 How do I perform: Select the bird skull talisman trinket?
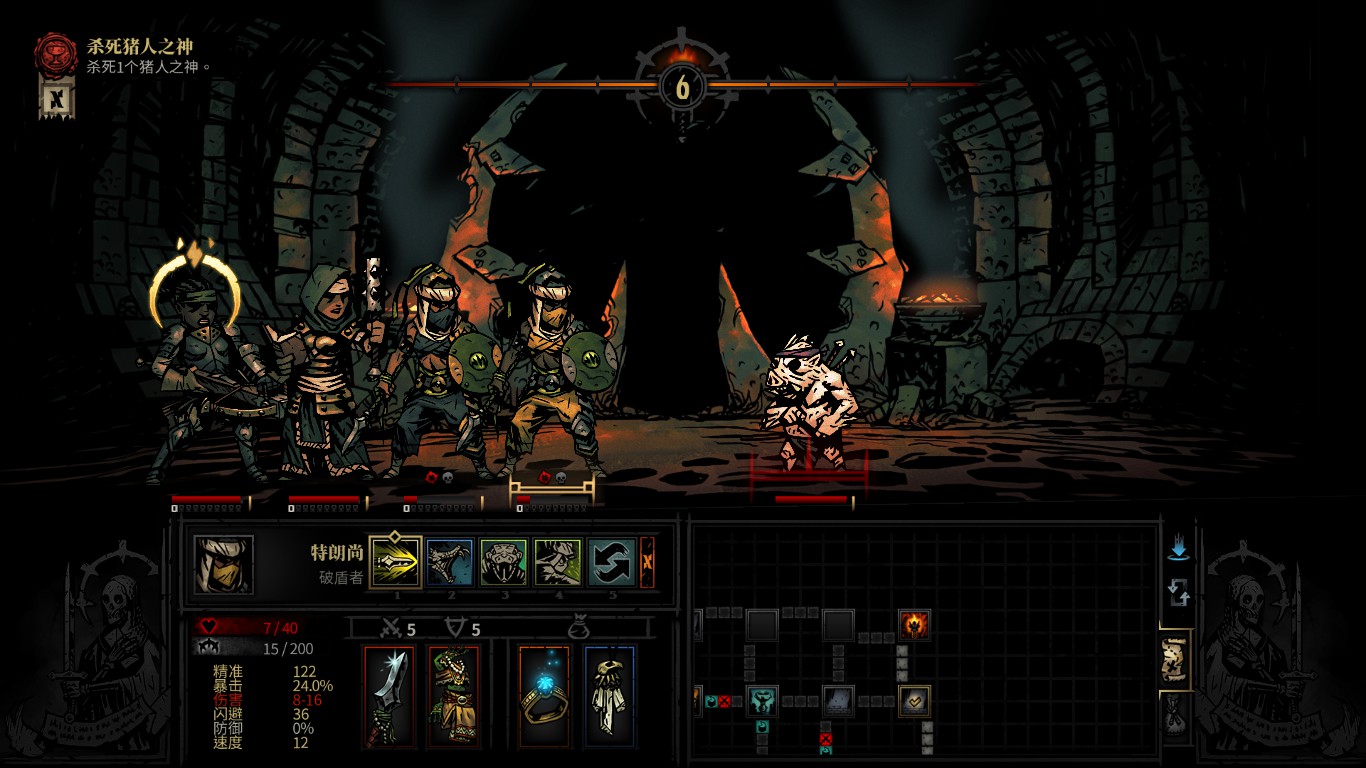pyautogui.click(x=609, y=696)
